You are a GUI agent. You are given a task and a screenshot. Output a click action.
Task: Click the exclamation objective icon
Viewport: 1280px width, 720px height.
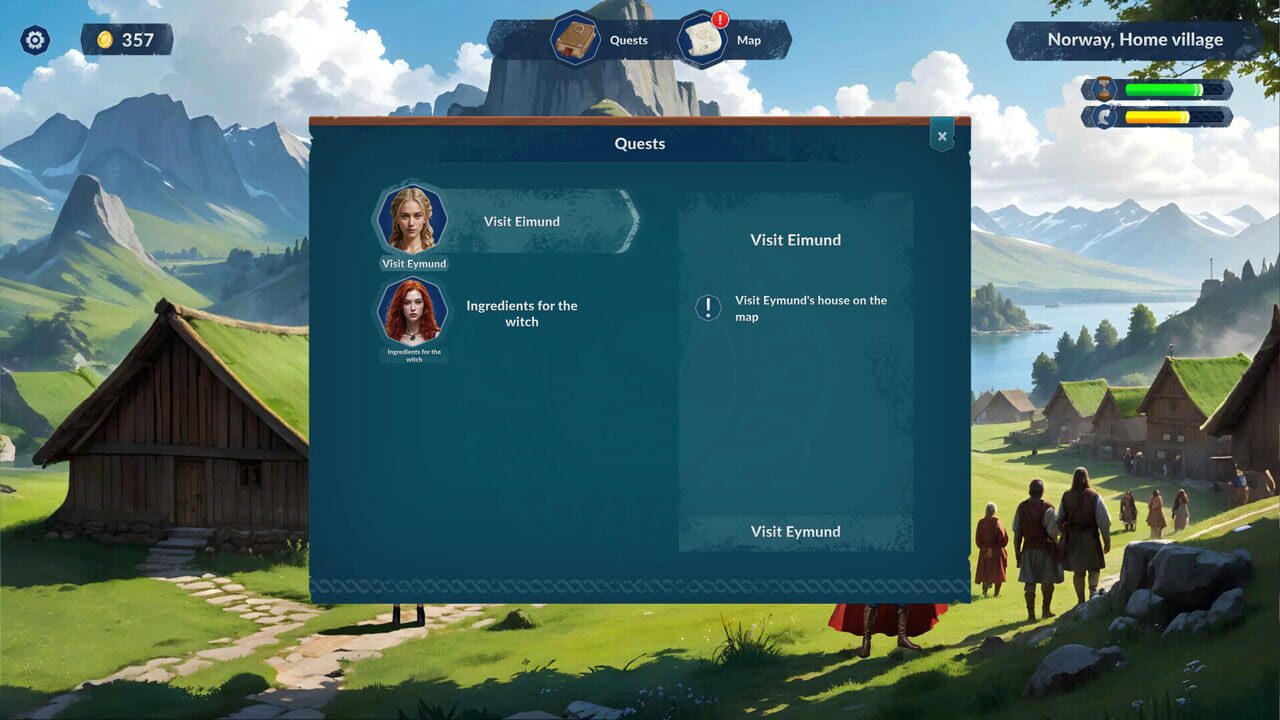(706, 307)
